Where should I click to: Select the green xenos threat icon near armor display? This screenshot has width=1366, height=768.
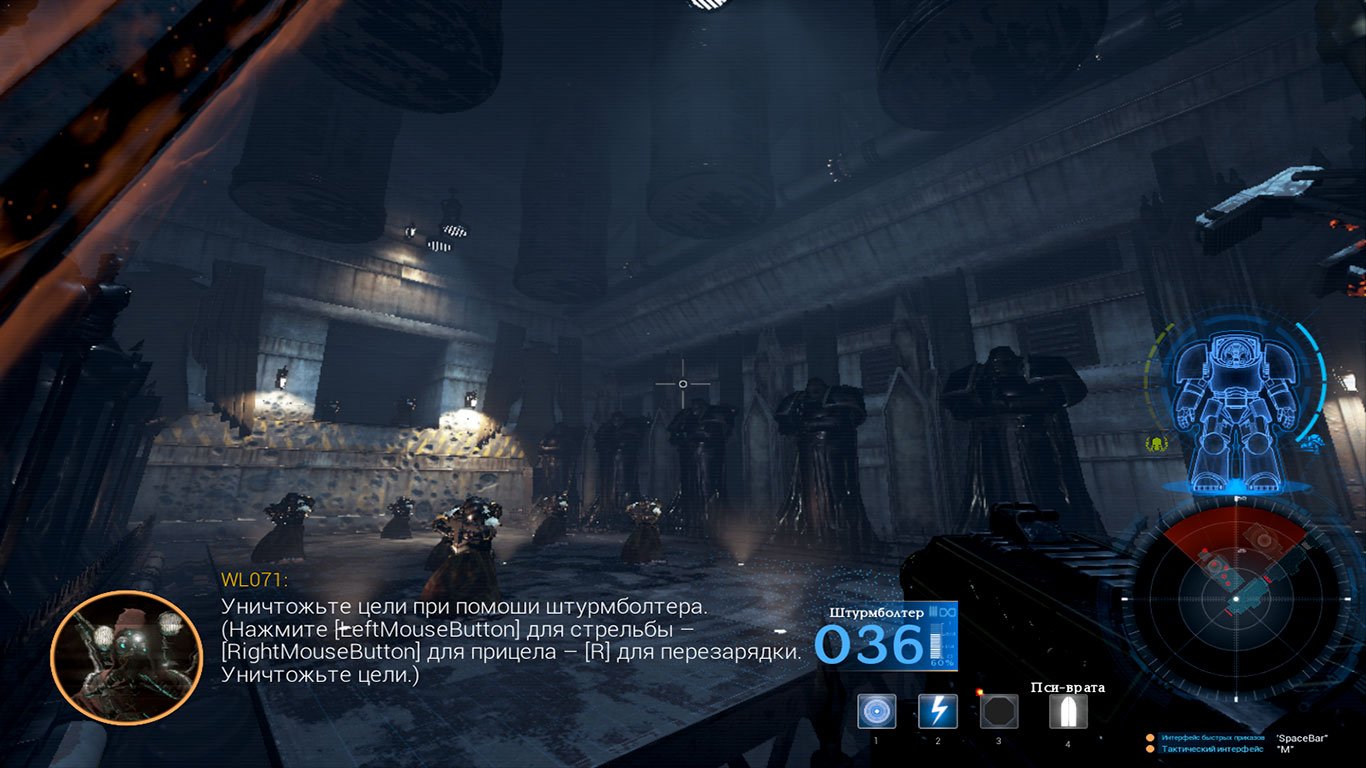click(x=1156, y=443)
